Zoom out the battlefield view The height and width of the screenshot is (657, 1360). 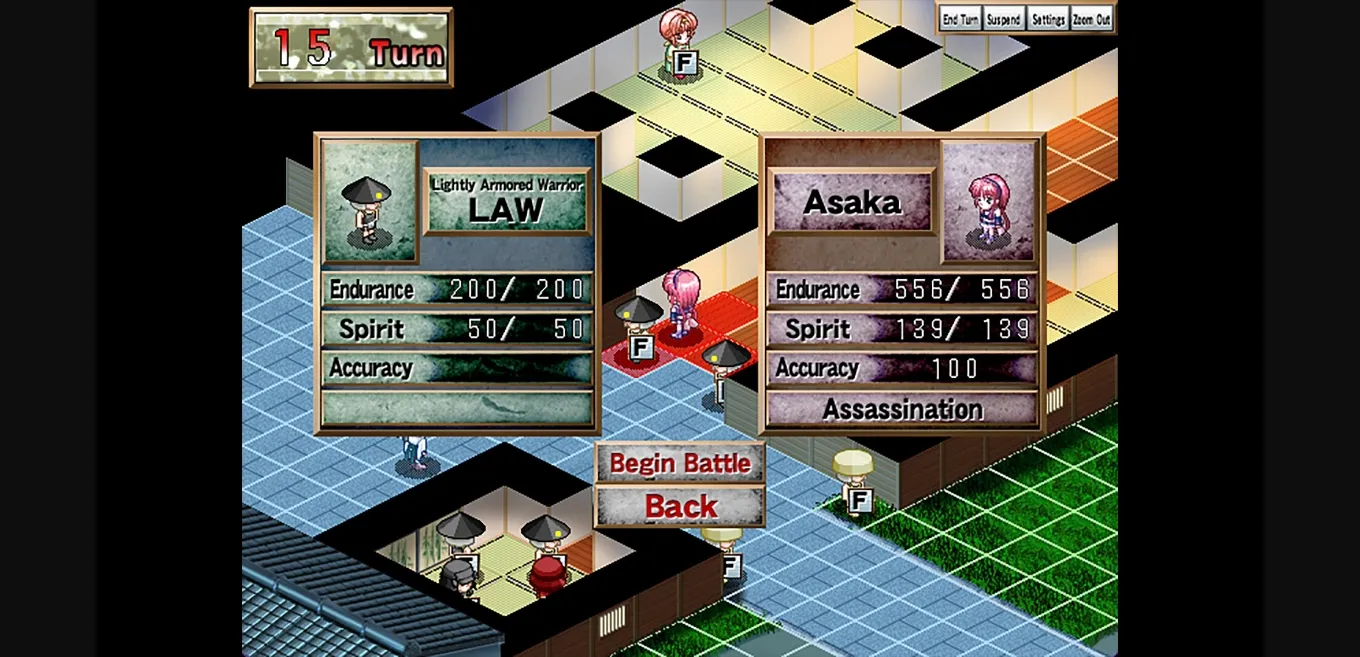click(x=1092, y=19)
